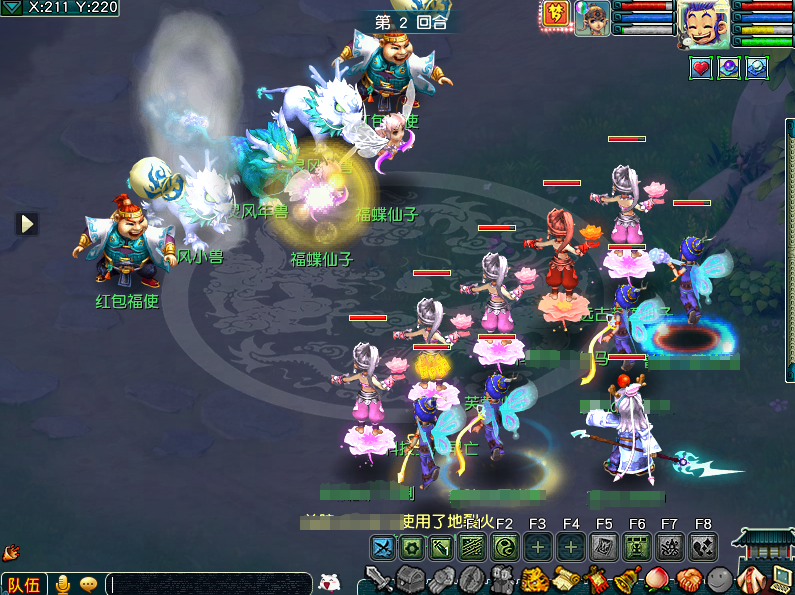Expand the side panel arrow on left edge
795x595 pixels.
[x=27, y=223]
